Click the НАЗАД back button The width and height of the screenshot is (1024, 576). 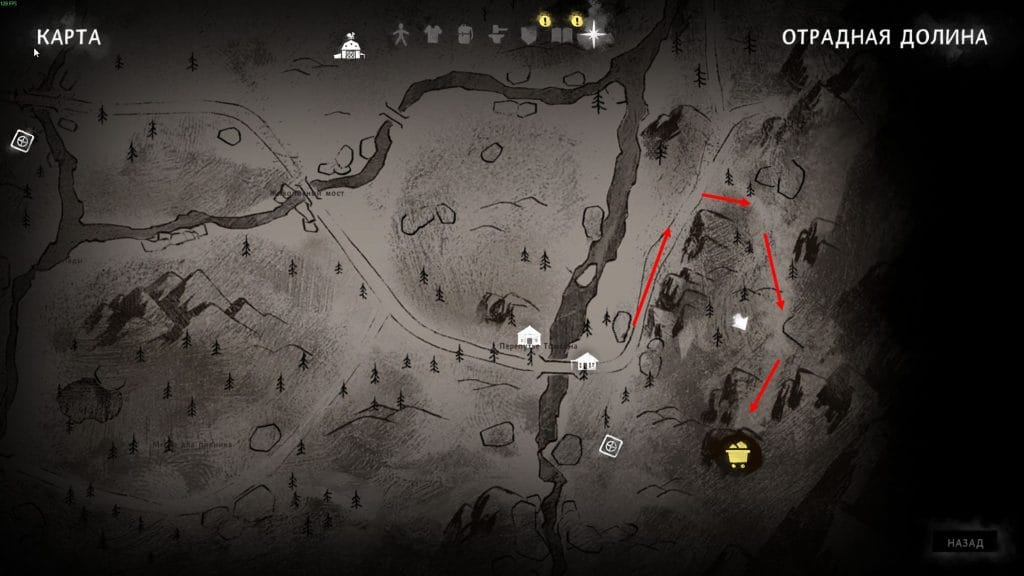965,543
